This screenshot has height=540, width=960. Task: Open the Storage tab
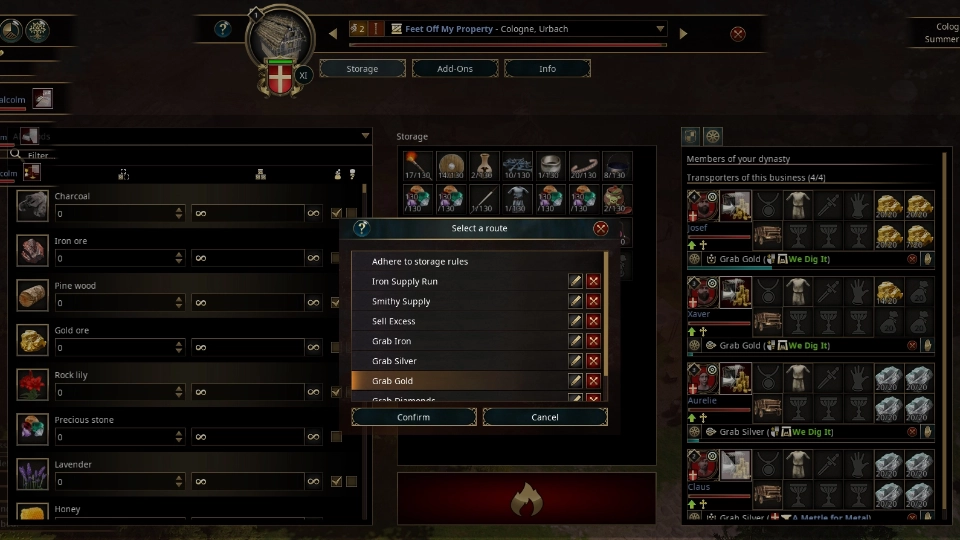(362, 69)
